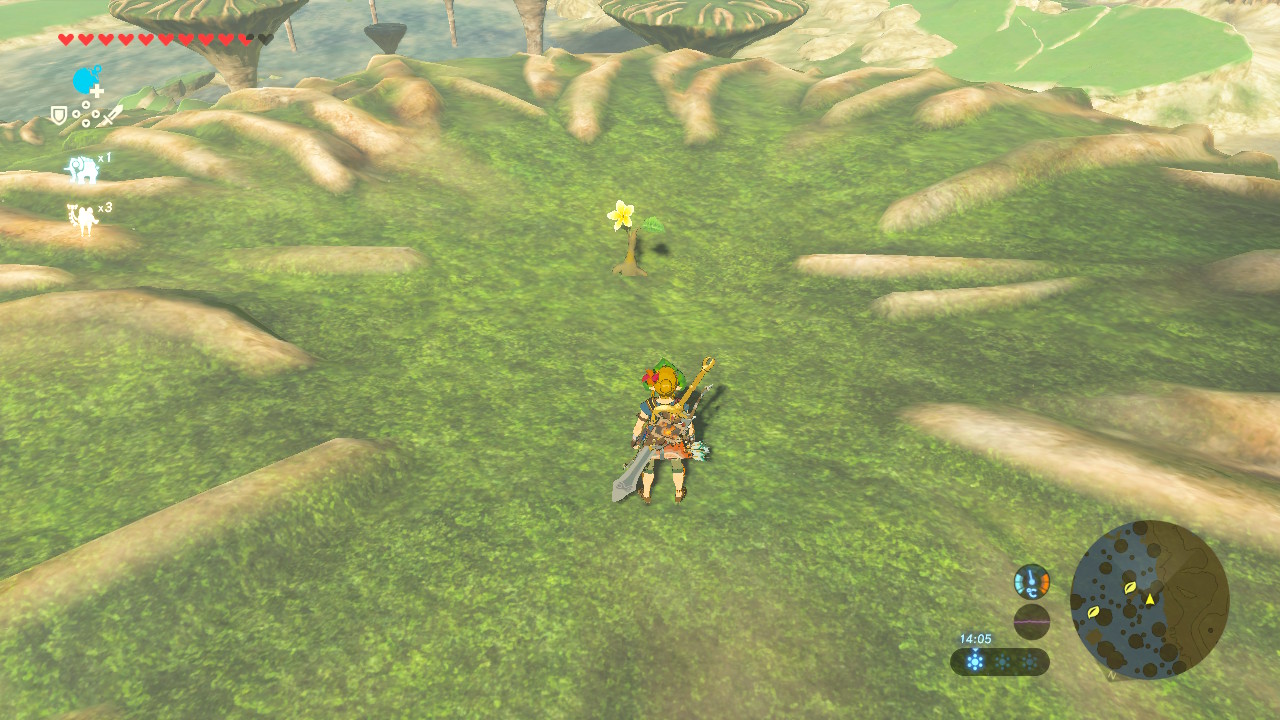Click the shield quick-select icon
This screenshot has width=1280, height=720.
pos(59,116)
